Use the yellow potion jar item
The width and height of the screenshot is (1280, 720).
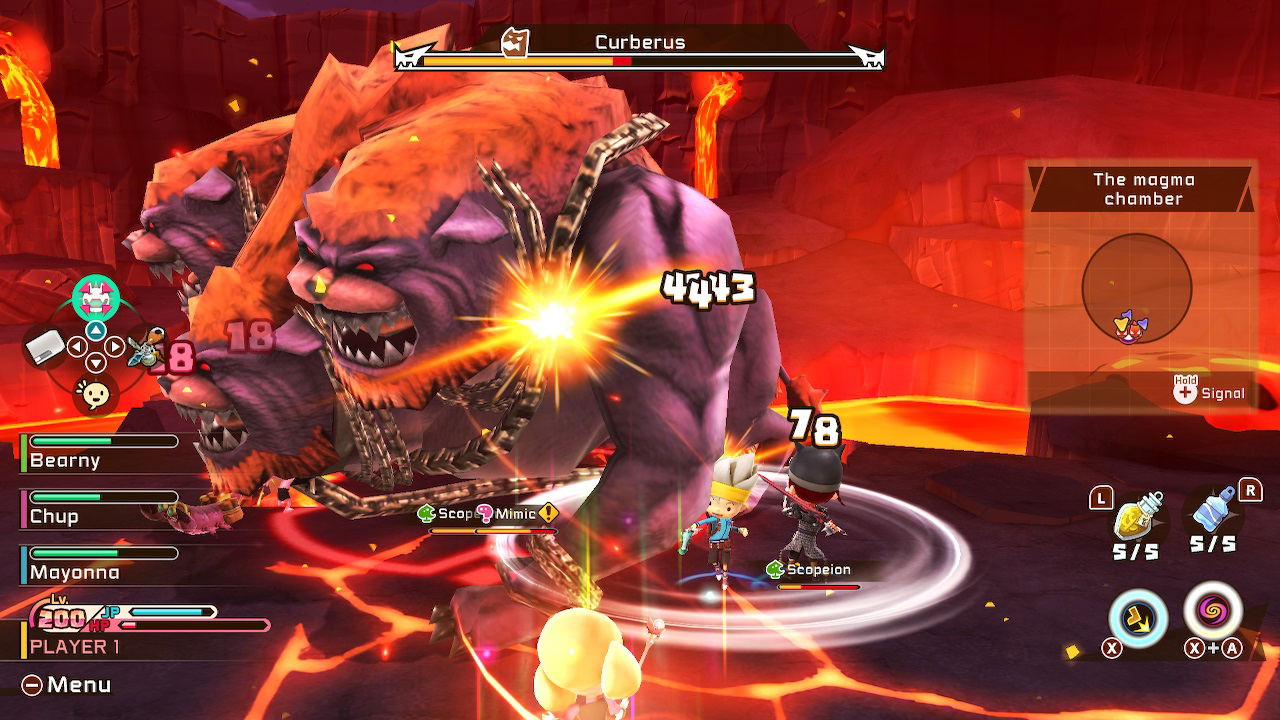point(1137,516)
